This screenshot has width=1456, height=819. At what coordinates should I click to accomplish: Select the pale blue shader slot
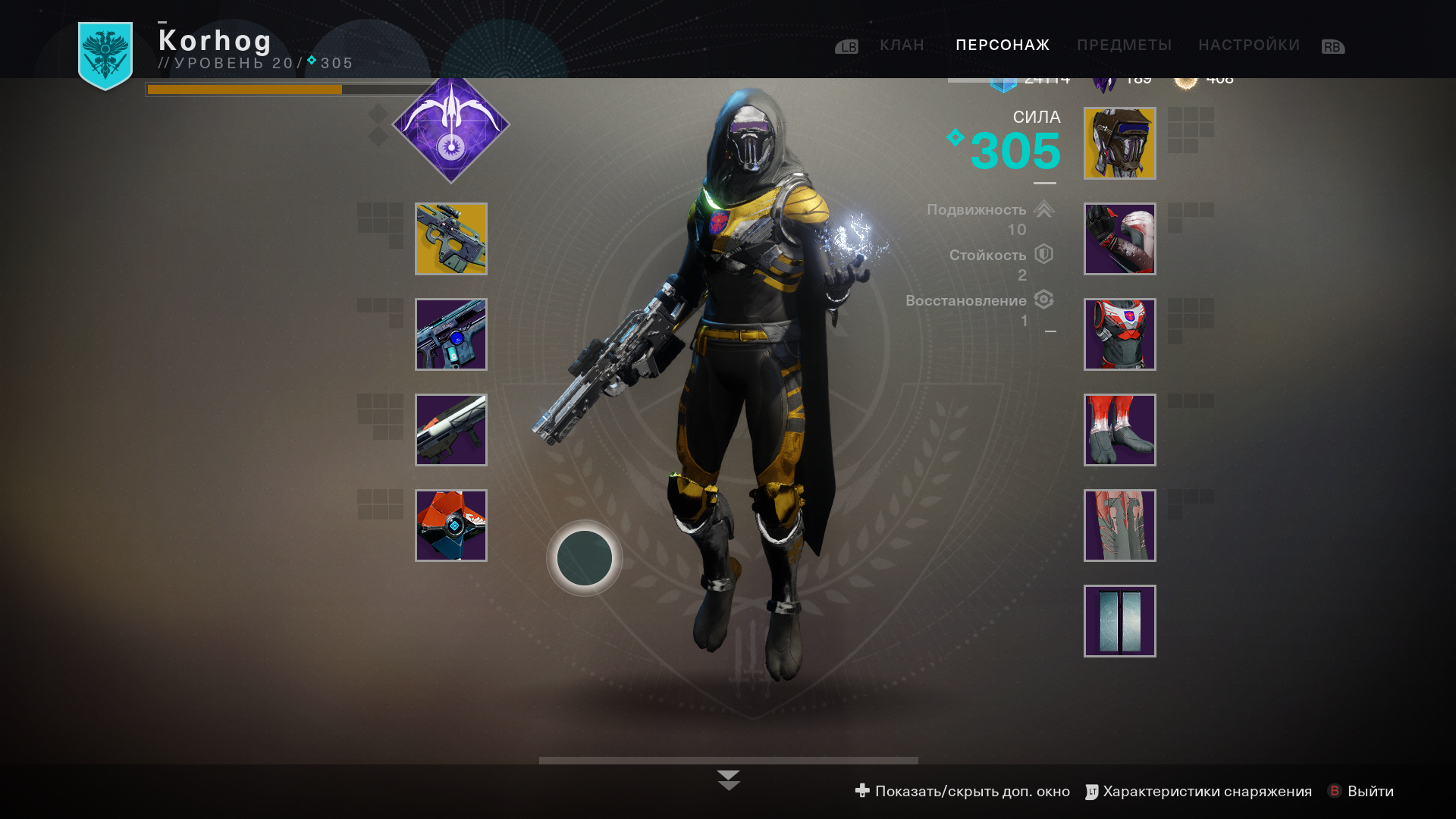[x=1119, y=621]
